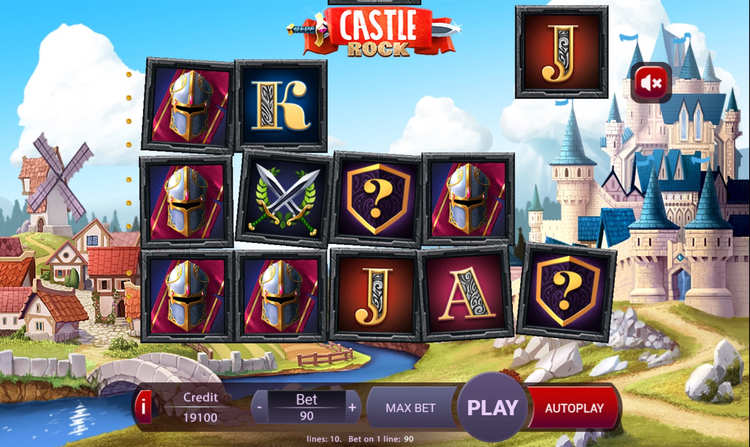Start AUTOPLAY spins
The height and width of the screenshot is (447, 750).
click(574, 407)
